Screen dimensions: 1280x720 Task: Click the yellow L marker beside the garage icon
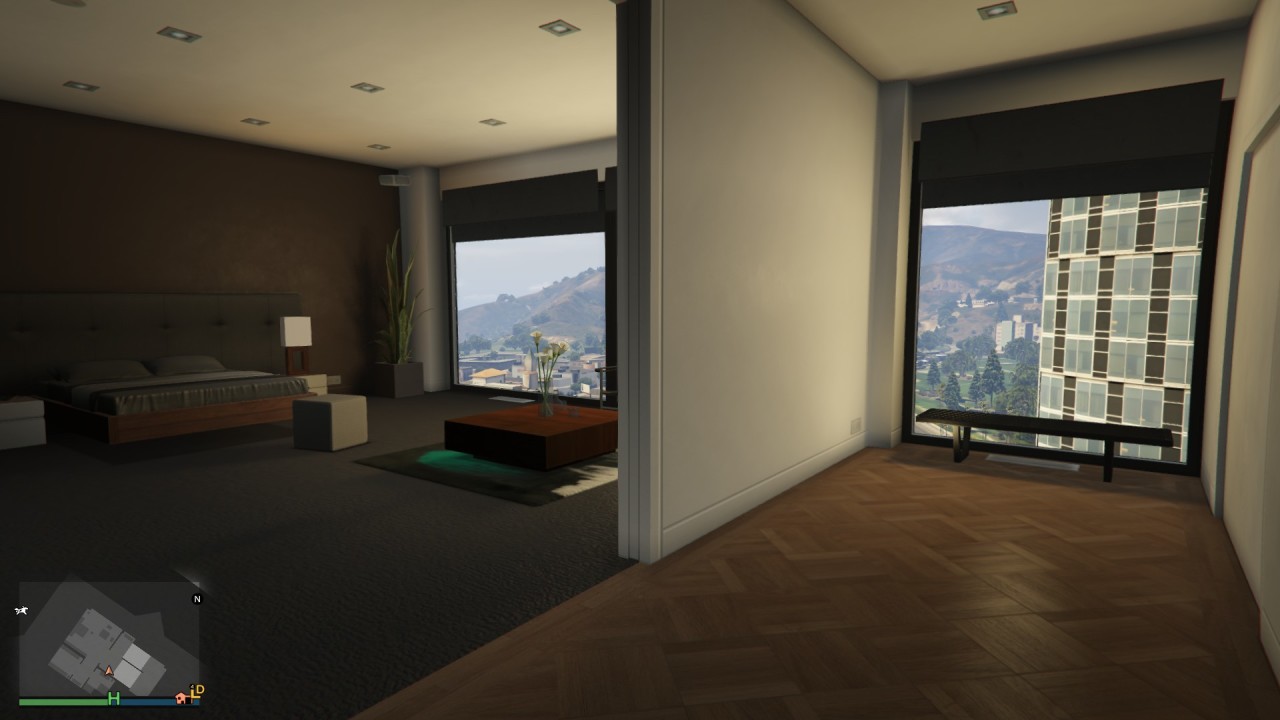click(193, 694)
